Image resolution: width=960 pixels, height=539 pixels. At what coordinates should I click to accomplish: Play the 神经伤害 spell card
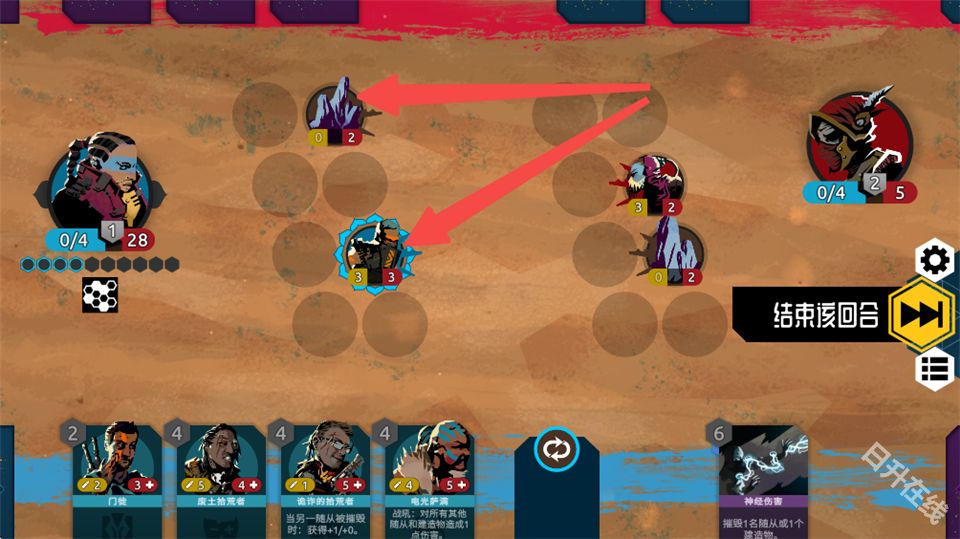click(761, 475)
